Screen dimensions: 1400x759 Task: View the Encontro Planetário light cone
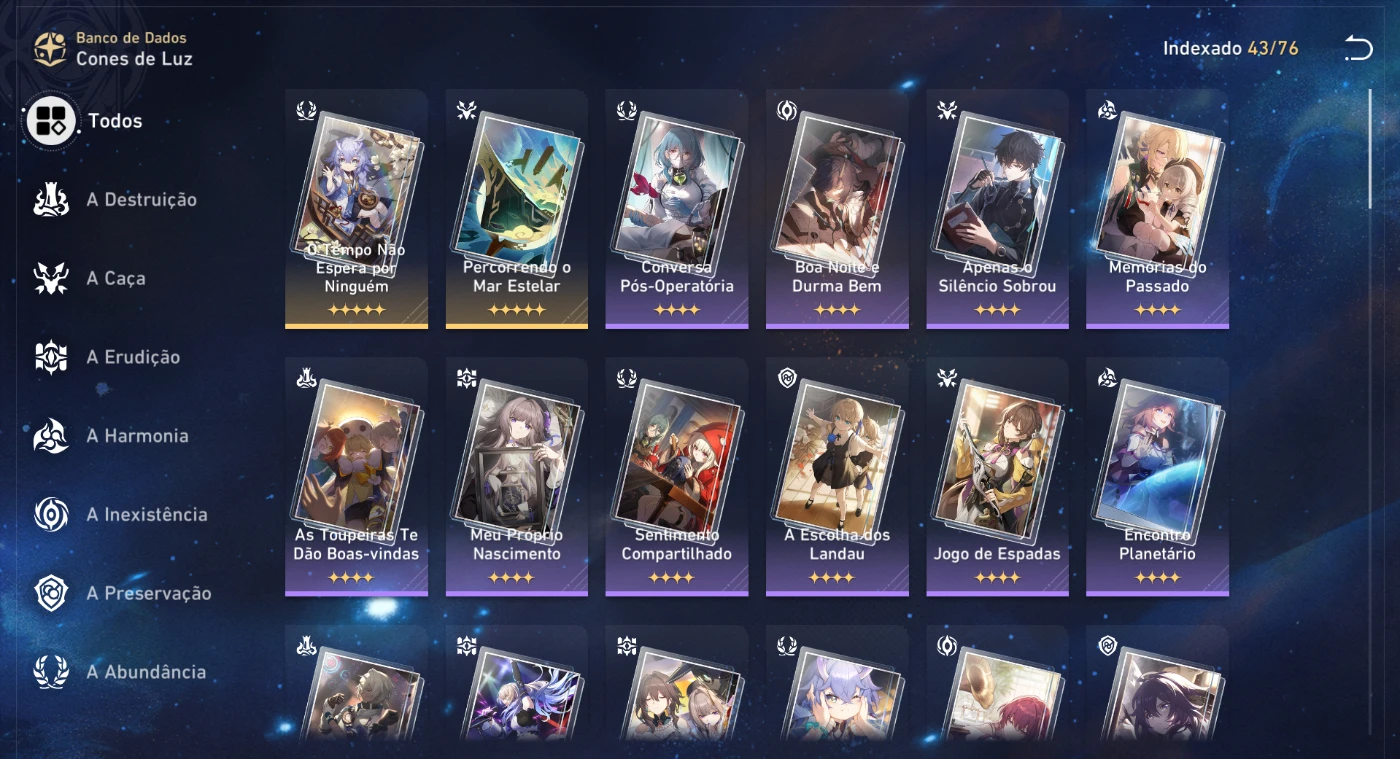pyautogui.click(x=1156, y=475)
